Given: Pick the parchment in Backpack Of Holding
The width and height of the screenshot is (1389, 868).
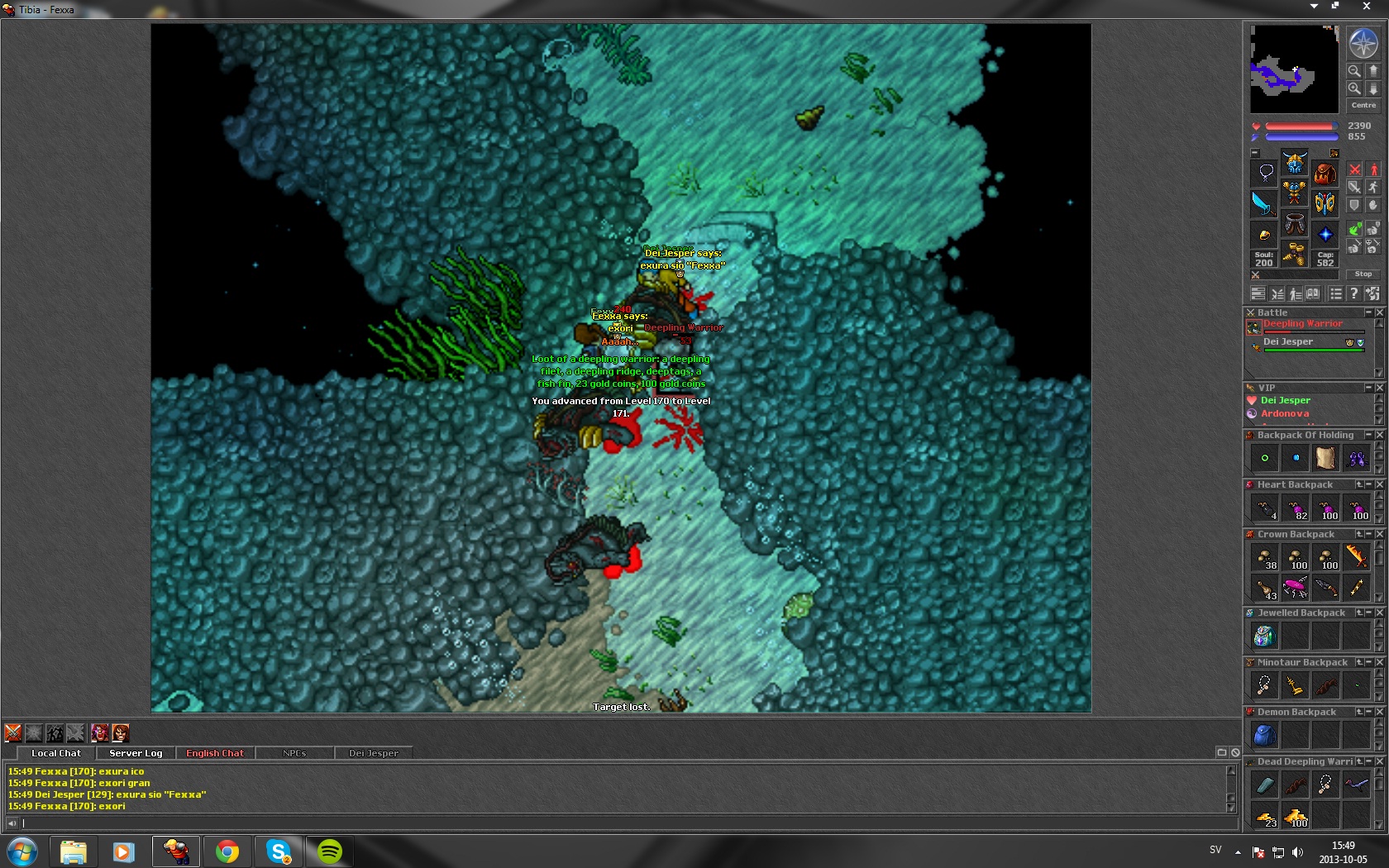Looking at the screenshot, I should (x=1325, y=457).
